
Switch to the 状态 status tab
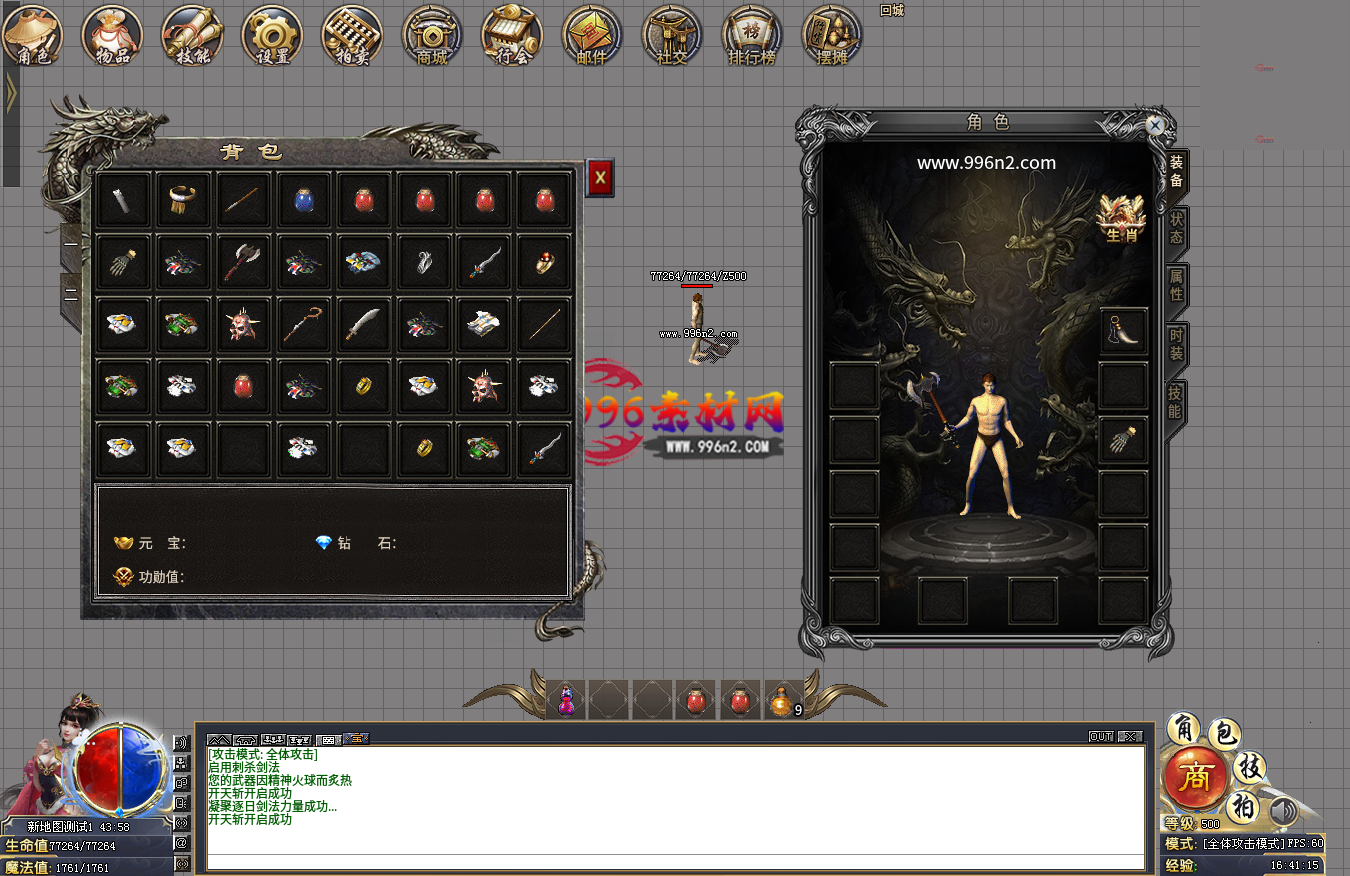coord(1177,228)
